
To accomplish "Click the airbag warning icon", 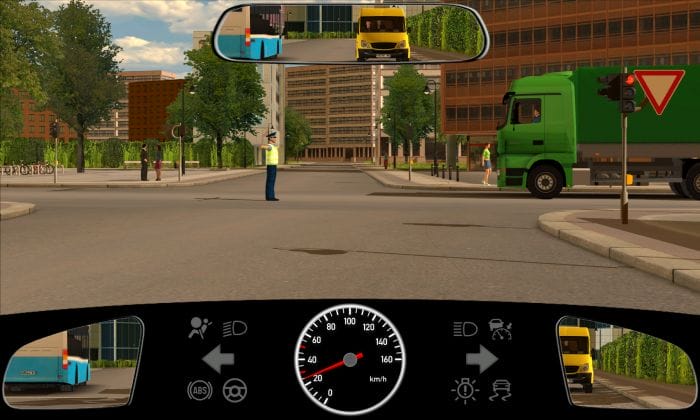I will pos(200,327).
